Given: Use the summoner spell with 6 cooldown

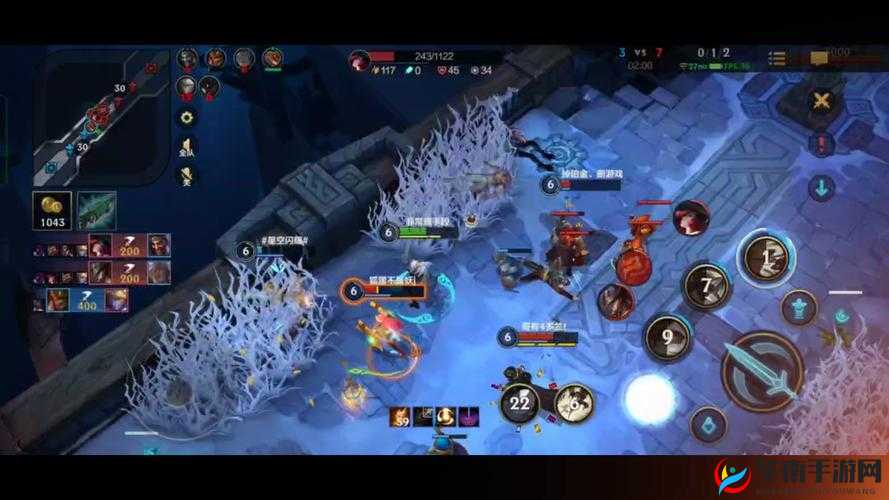Looking at the screenshot, I should pyautogui.click(x=574, y=402).
